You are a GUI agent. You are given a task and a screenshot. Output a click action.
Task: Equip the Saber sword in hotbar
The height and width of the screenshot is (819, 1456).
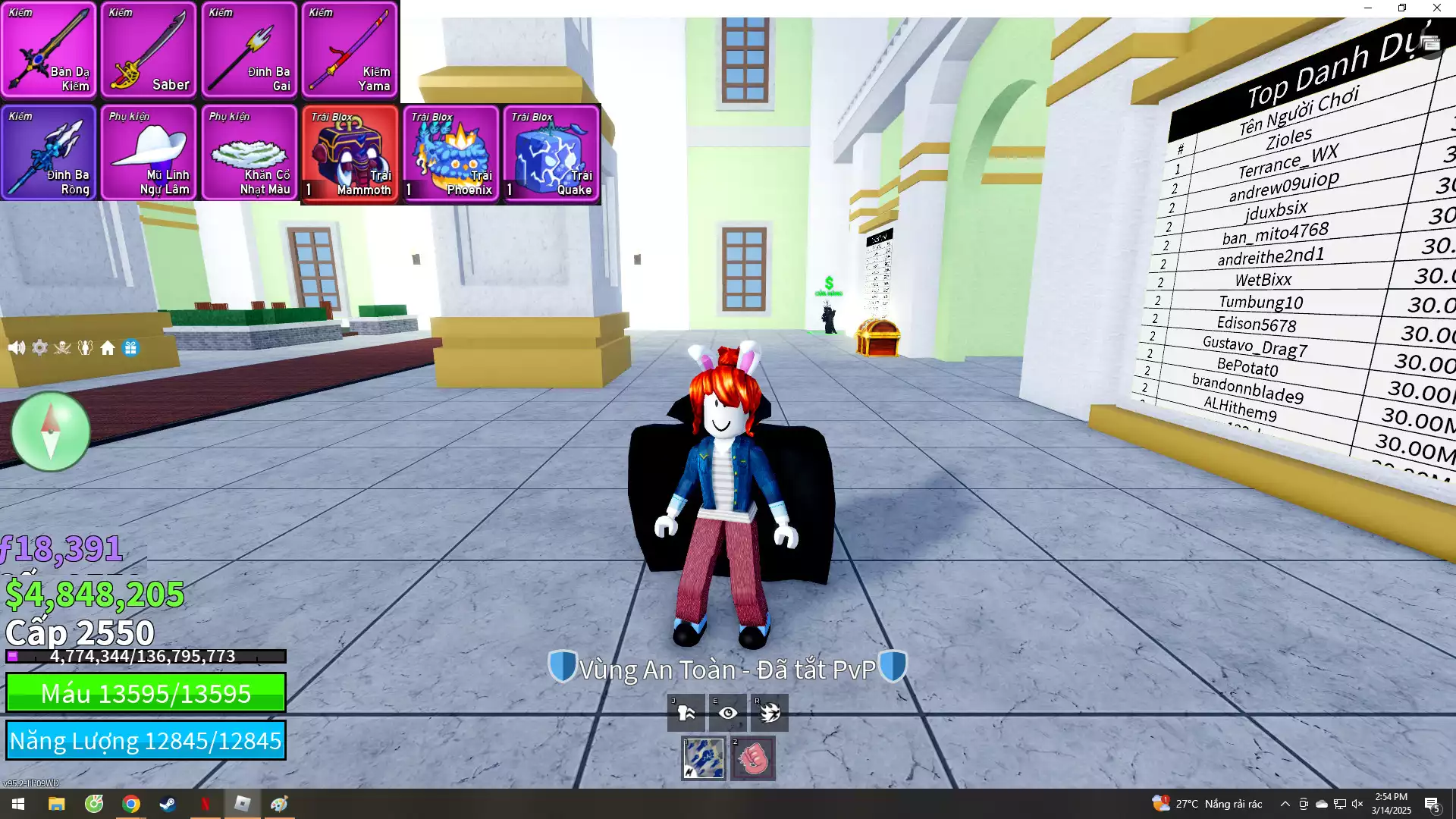pos(149,51)
